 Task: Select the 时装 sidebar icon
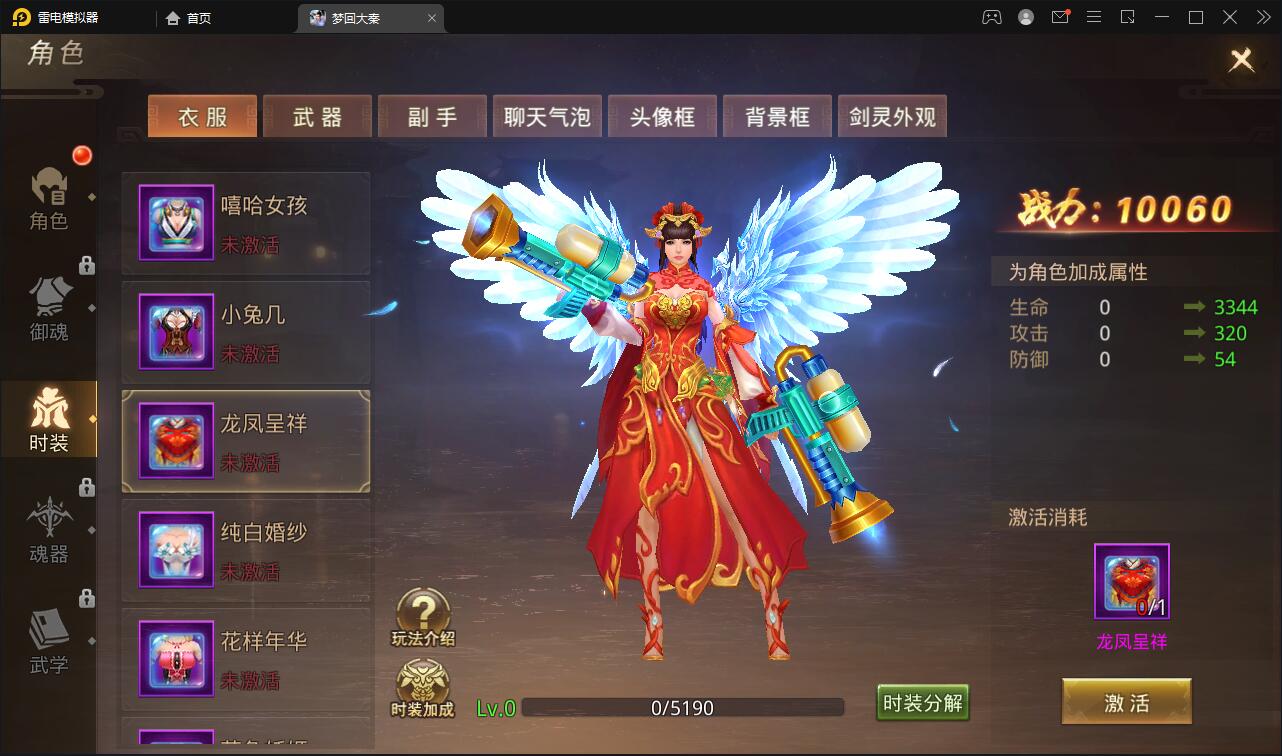coord(49,420)
